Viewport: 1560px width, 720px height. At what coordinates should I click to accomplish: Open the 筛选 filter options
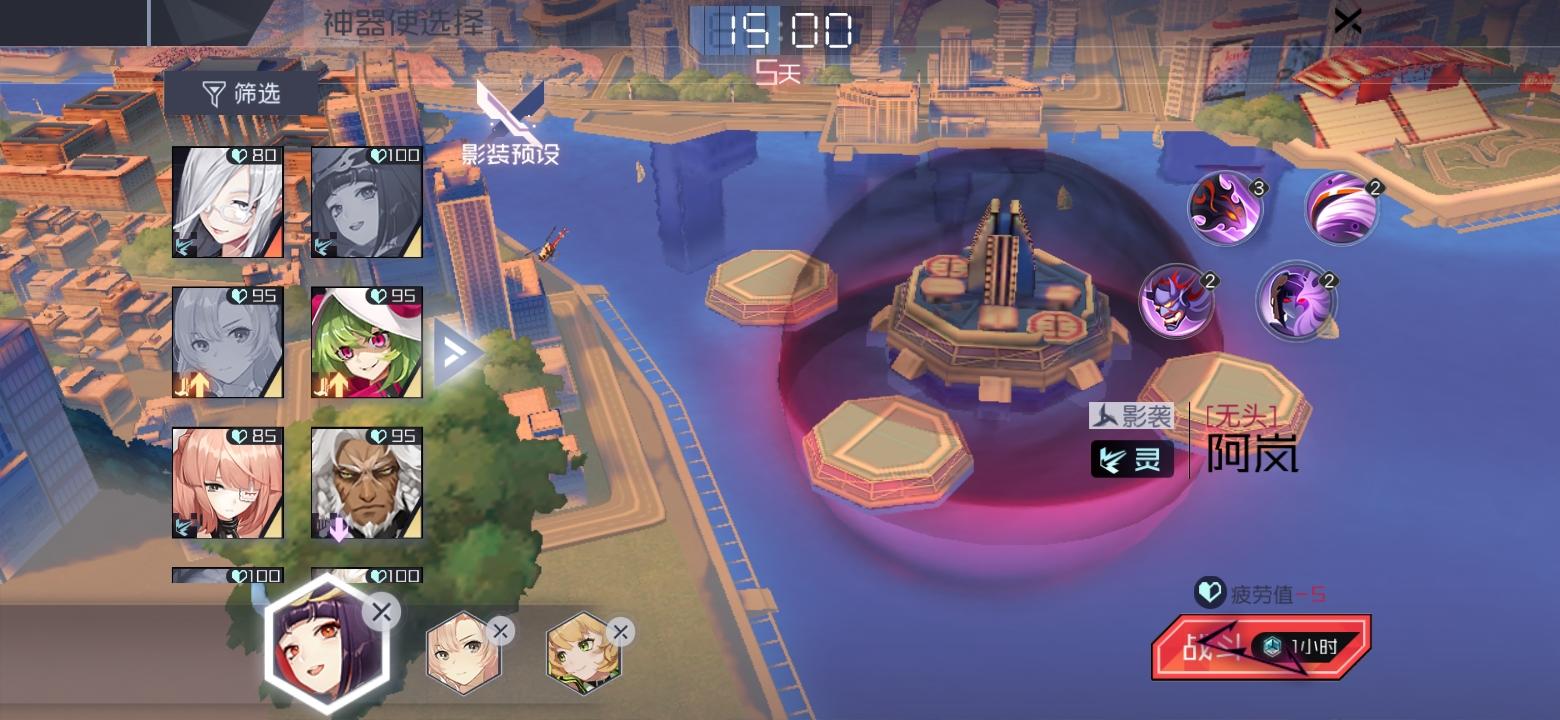click(237, 92)
